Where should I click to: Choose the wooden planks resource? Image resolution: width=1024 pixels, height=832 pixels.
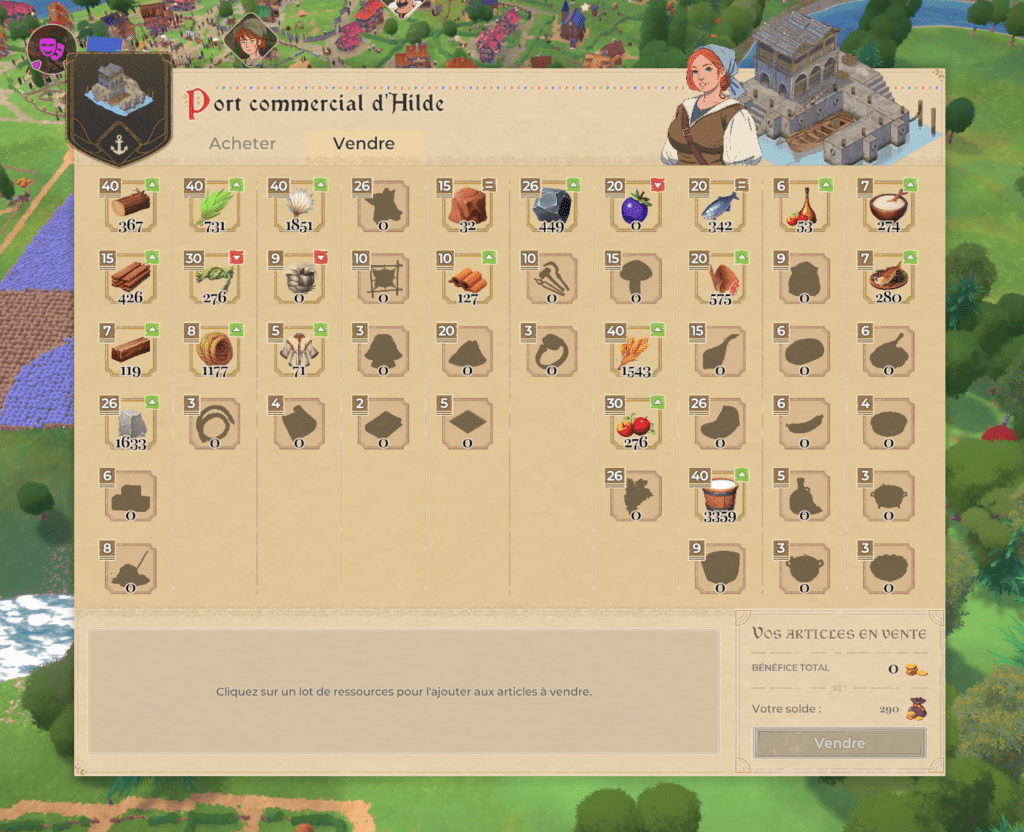click(131, 279)
